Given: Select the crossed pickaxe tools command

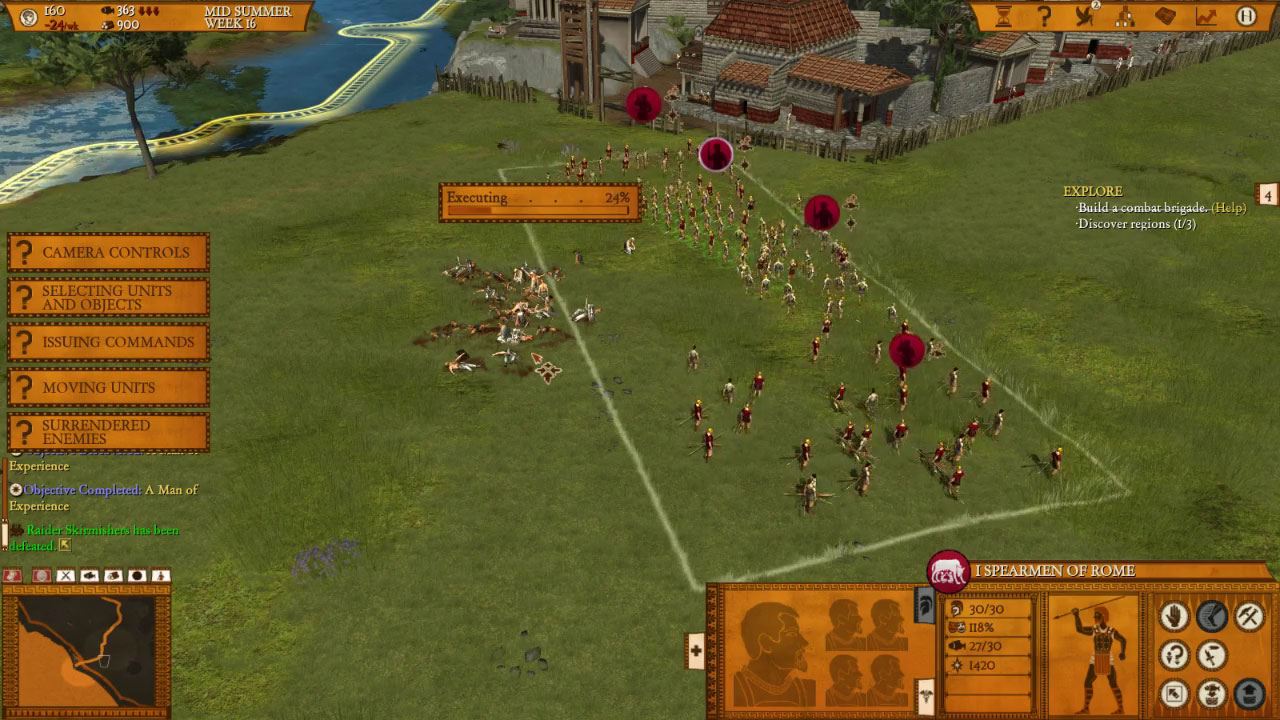Looking at the screenshot, I should tap(1249, 616).
